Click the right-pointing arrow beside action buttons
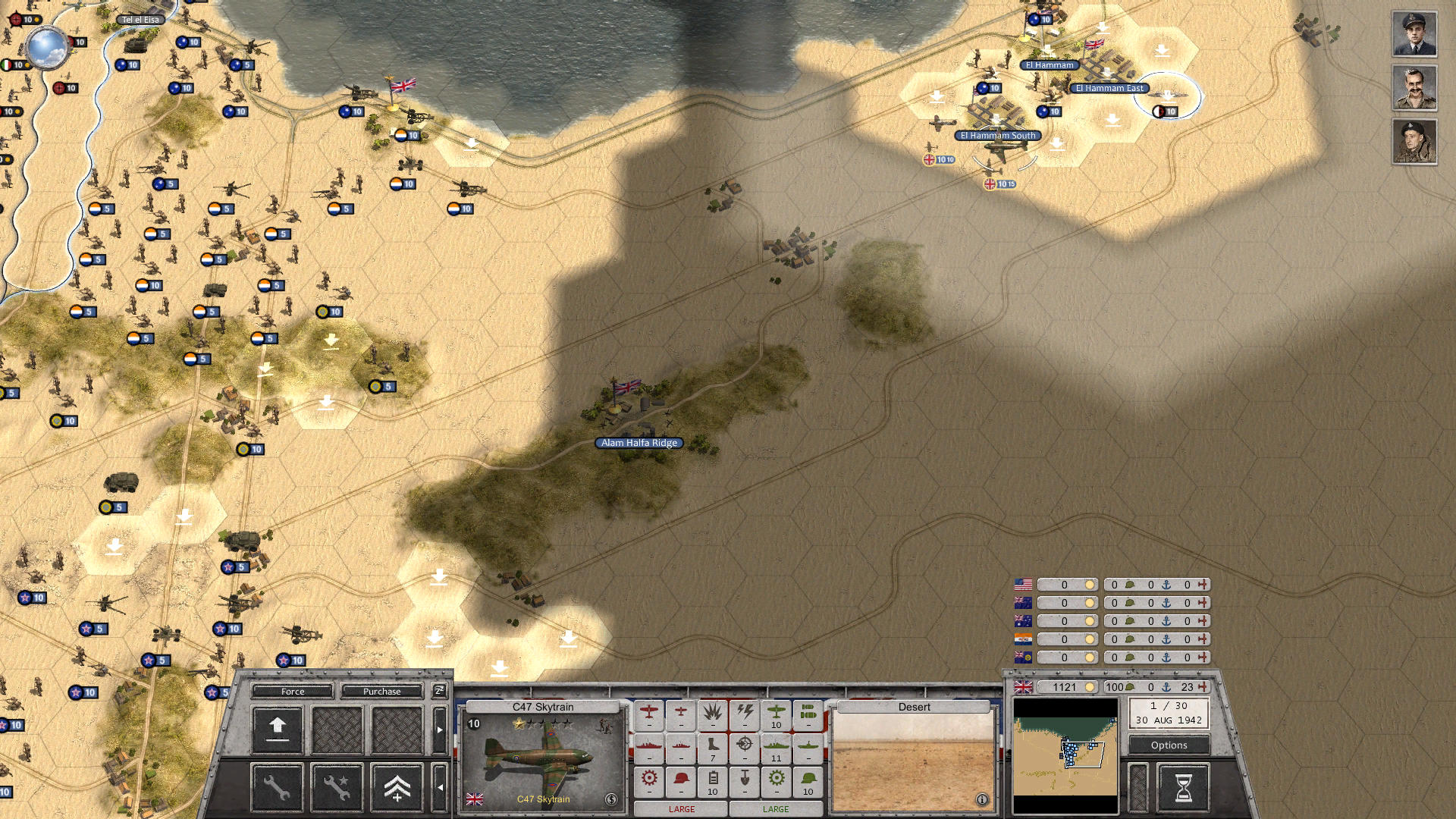The width and height of the screenshot is (1456, 819). (440, 730)
